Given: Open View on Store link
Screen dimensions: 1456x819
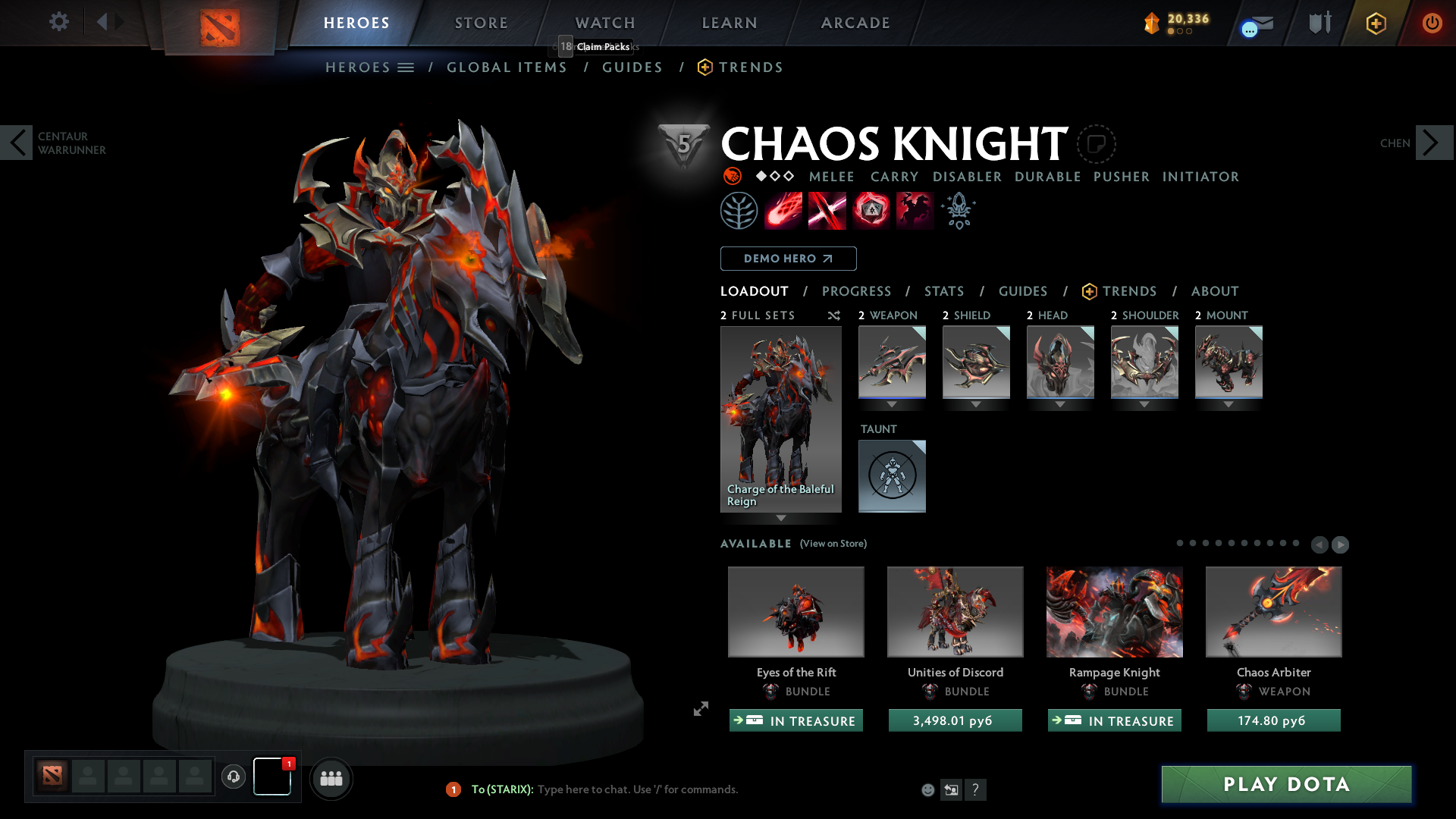Looking at the screenshot, I should (x=833, y=544).
